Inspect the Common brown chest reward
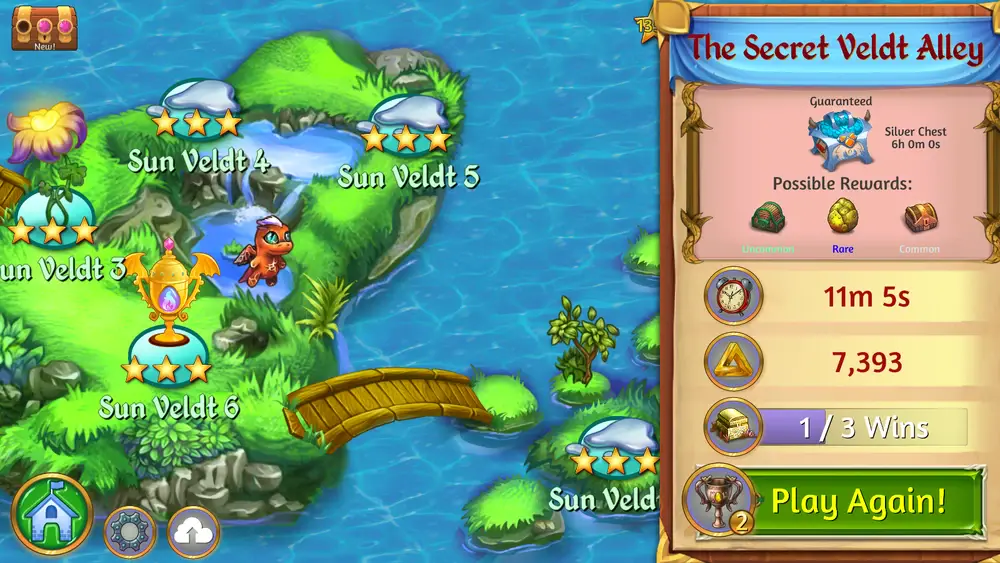The width and height of the screenshot is (1000, 563). (x=919, y=218)
